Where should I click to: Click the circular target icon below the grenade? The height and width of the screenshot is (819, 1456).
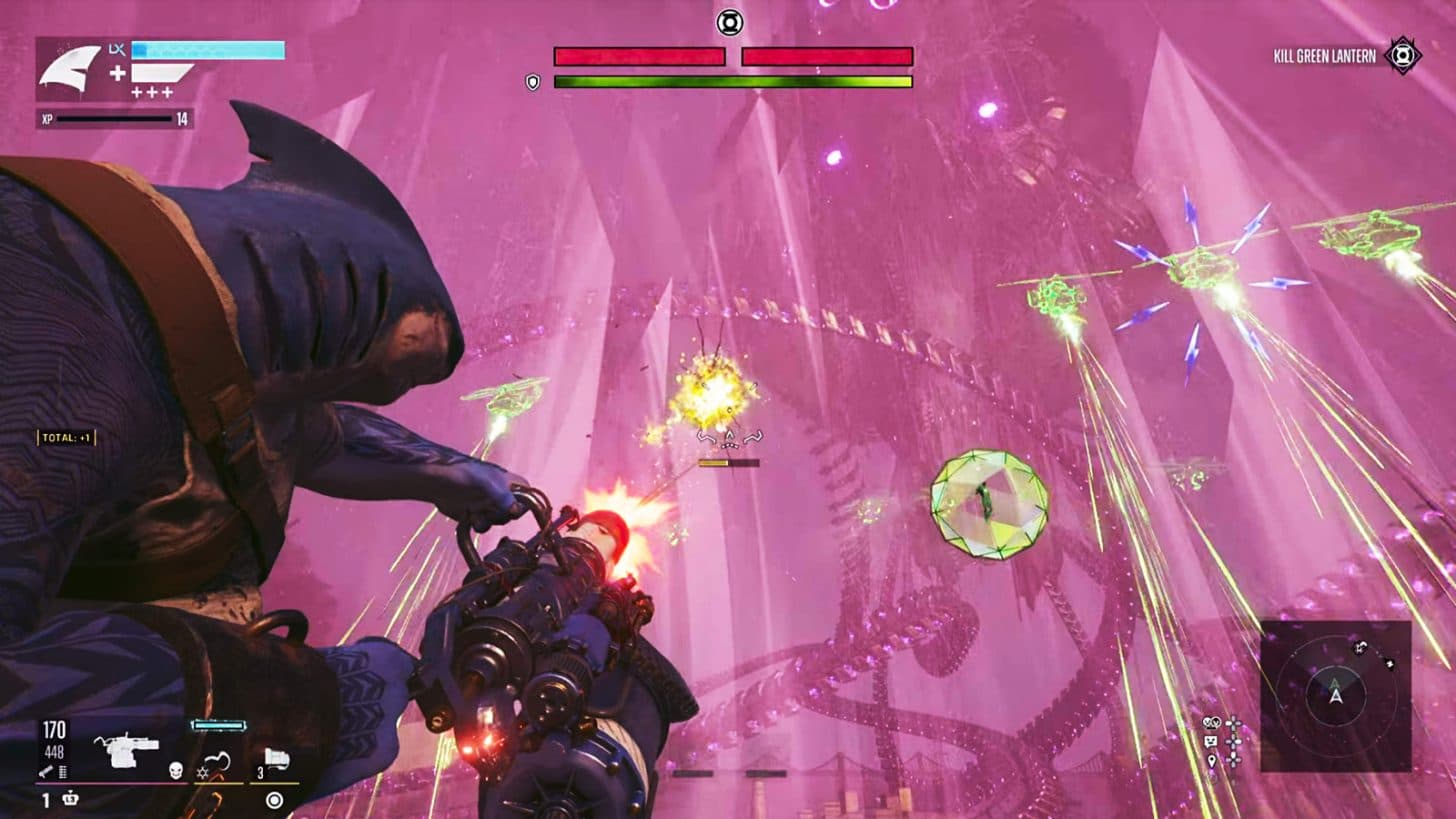point(274,800)
